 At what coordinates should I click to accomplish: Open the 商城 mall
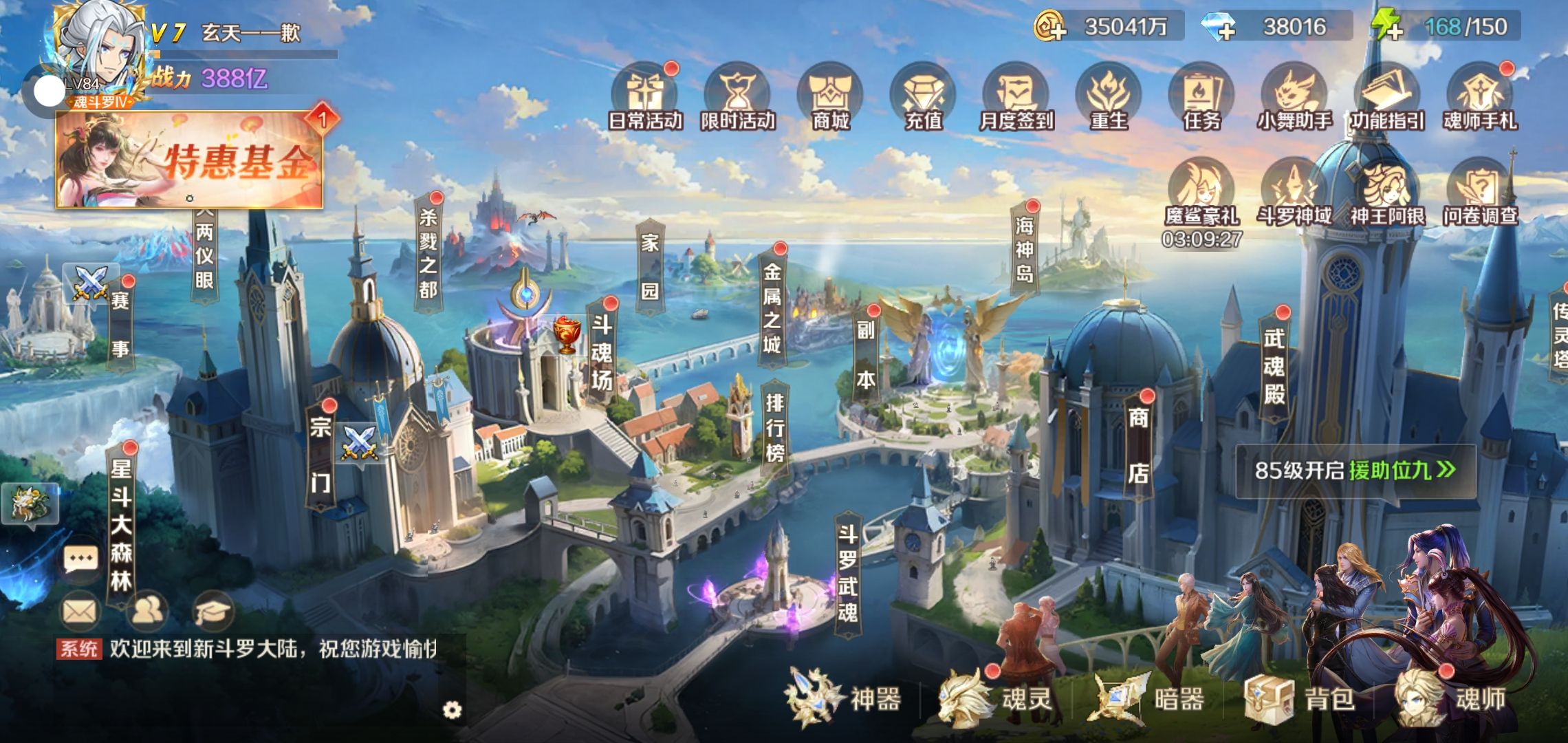pos(831,98)
